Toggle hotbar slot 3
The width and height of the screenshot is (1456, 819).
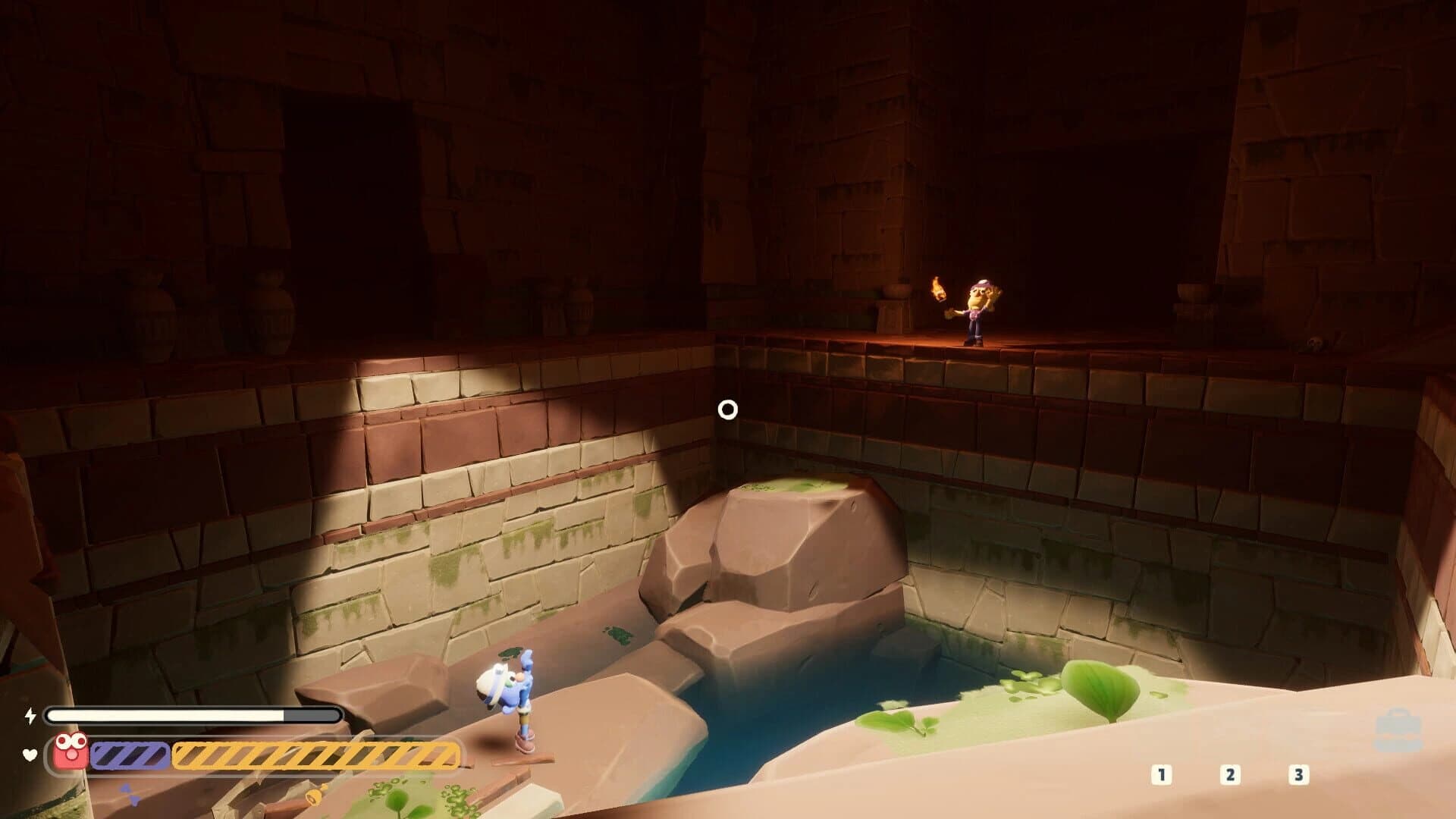(x=1300, y=774)
